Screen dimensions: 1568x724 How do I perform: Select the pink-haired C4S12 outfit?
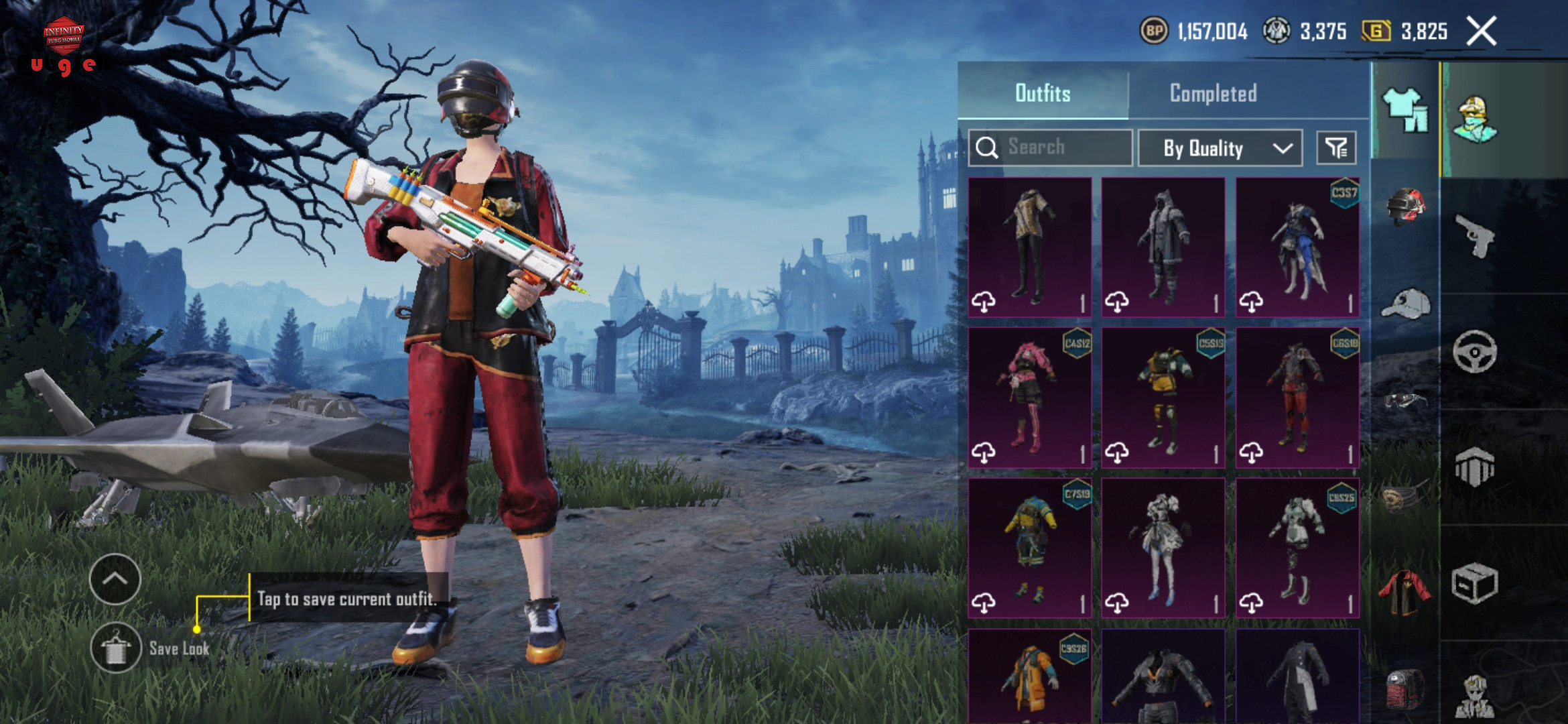point(1030,398)
